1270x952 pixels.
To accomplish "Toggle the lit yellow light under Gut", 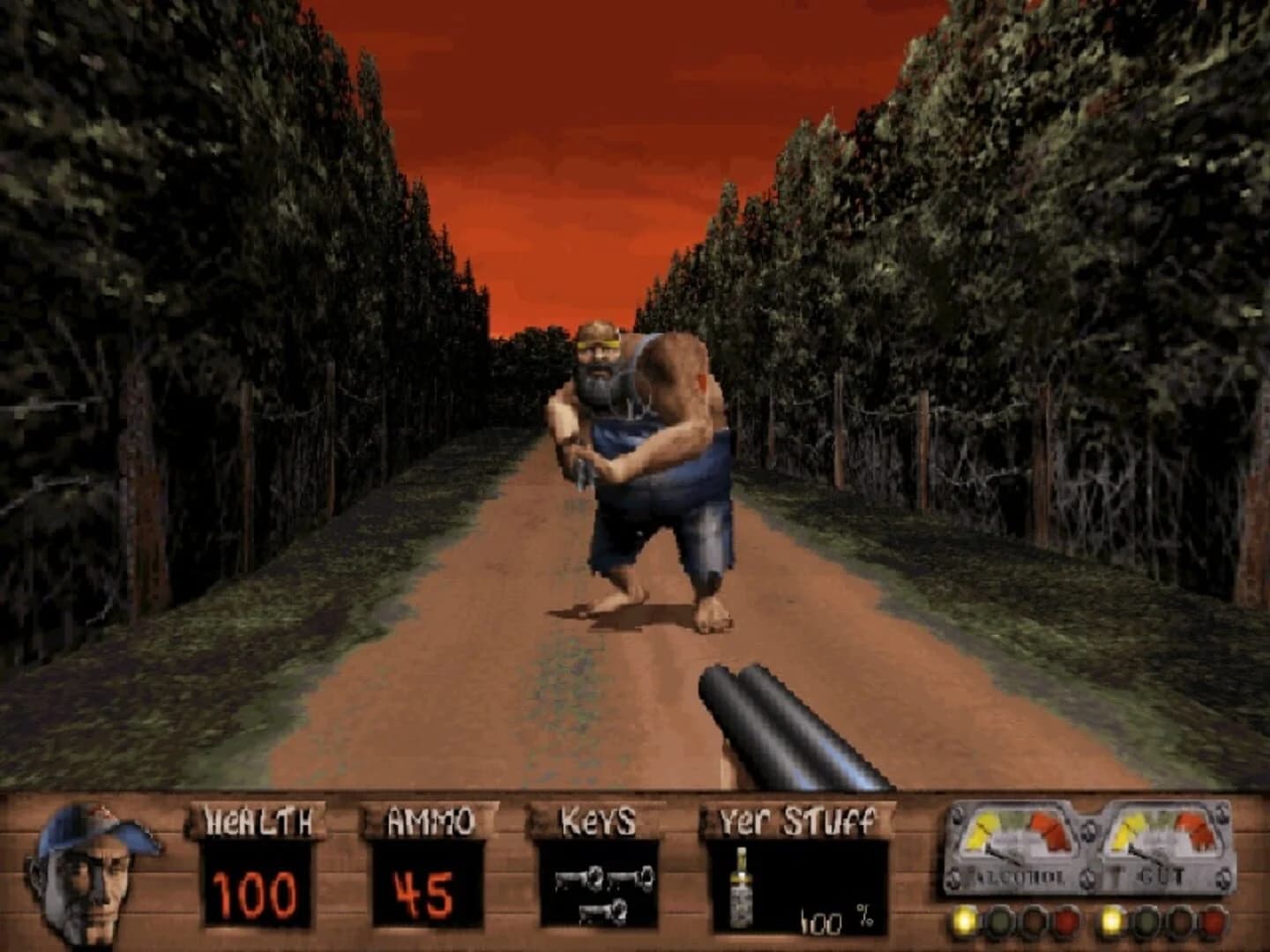I will [1112, 921].
